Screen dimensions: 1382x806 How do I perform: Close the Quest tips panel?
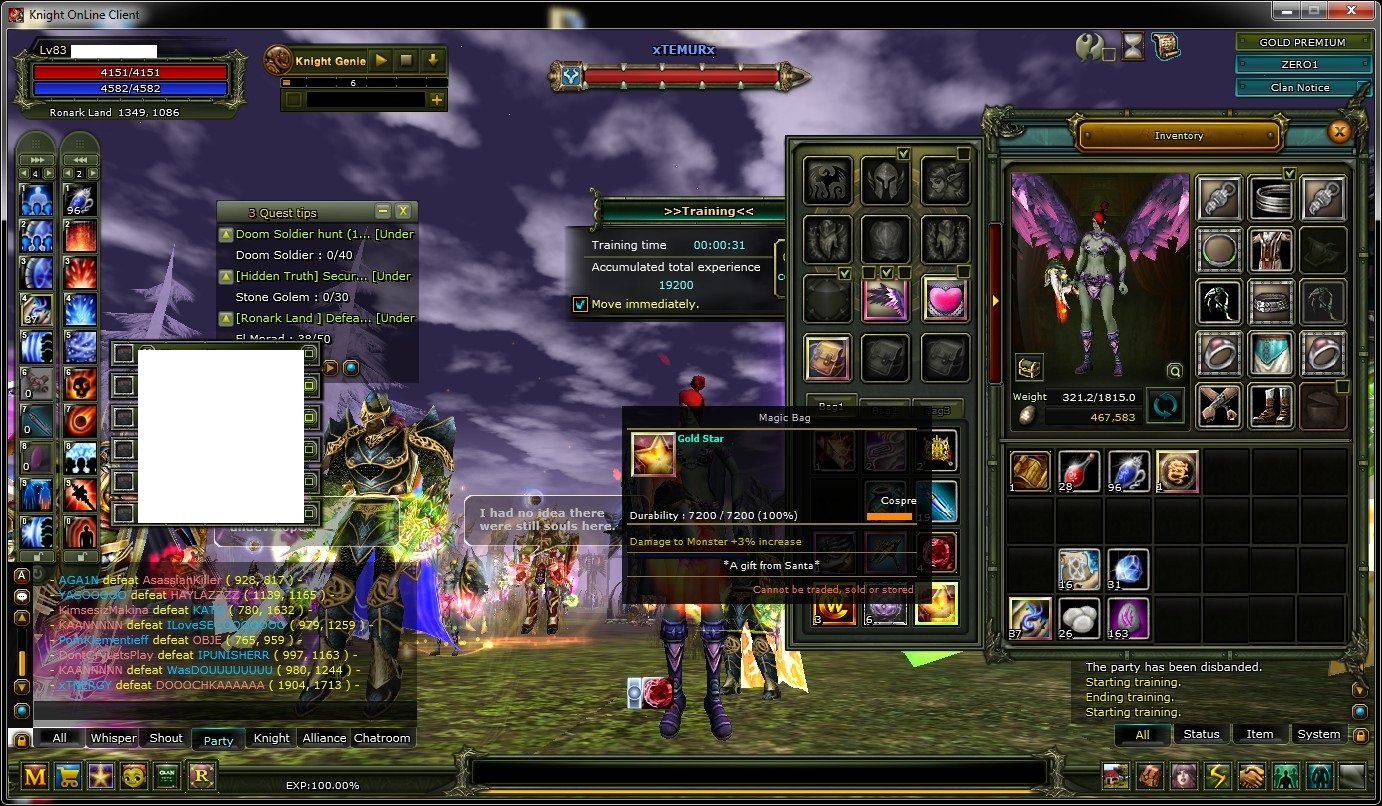(x=402, y=211)
